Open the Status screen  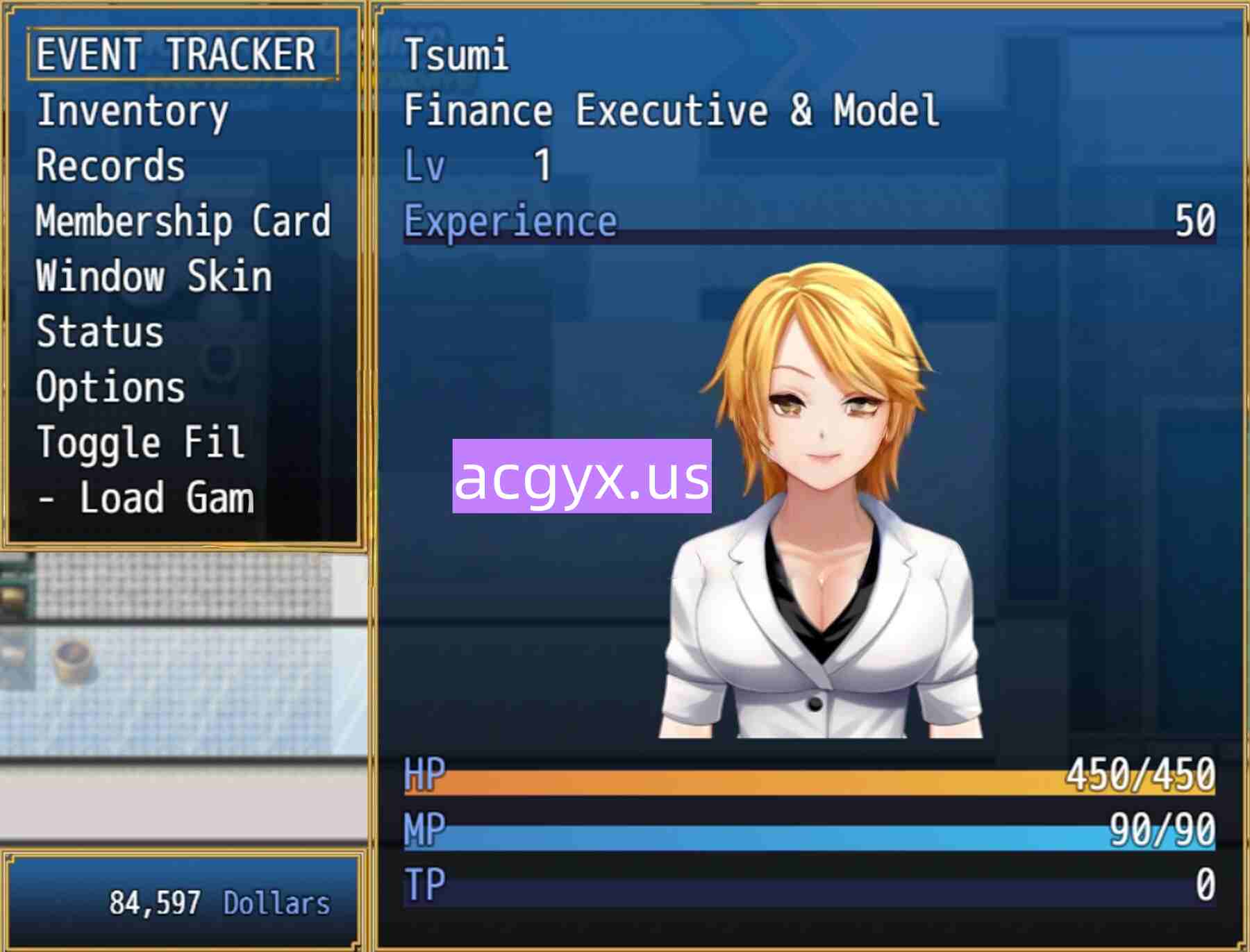coord(100,332)
